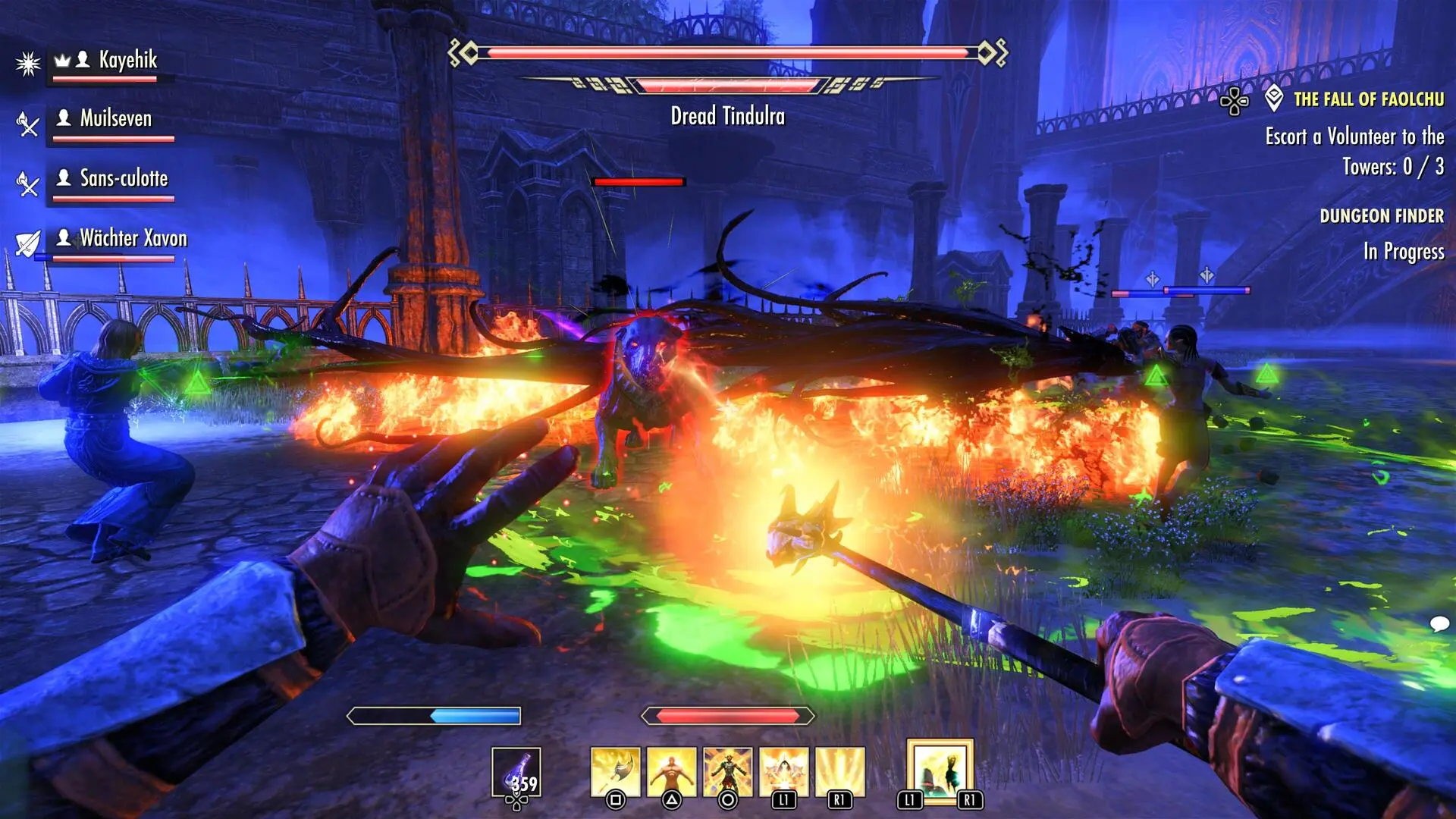Open the Dungeon Finder status
The image size is (1456, 819).
click(x=1381, y=216)
